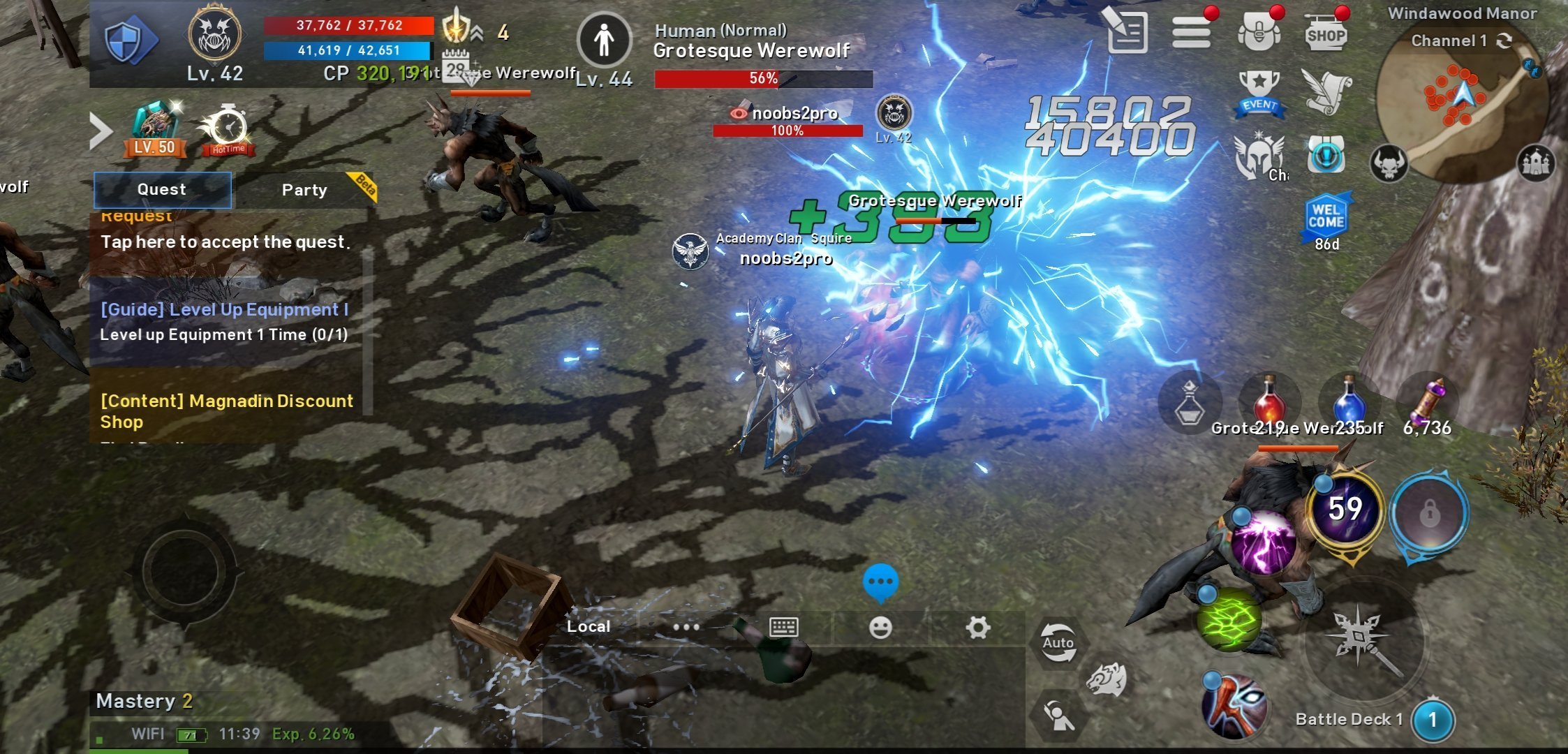The height and width of the screenshot is (754, 1568).
Task: Open the emoji picker in chat
Action: pyautogui.click(x=880, y=628)
